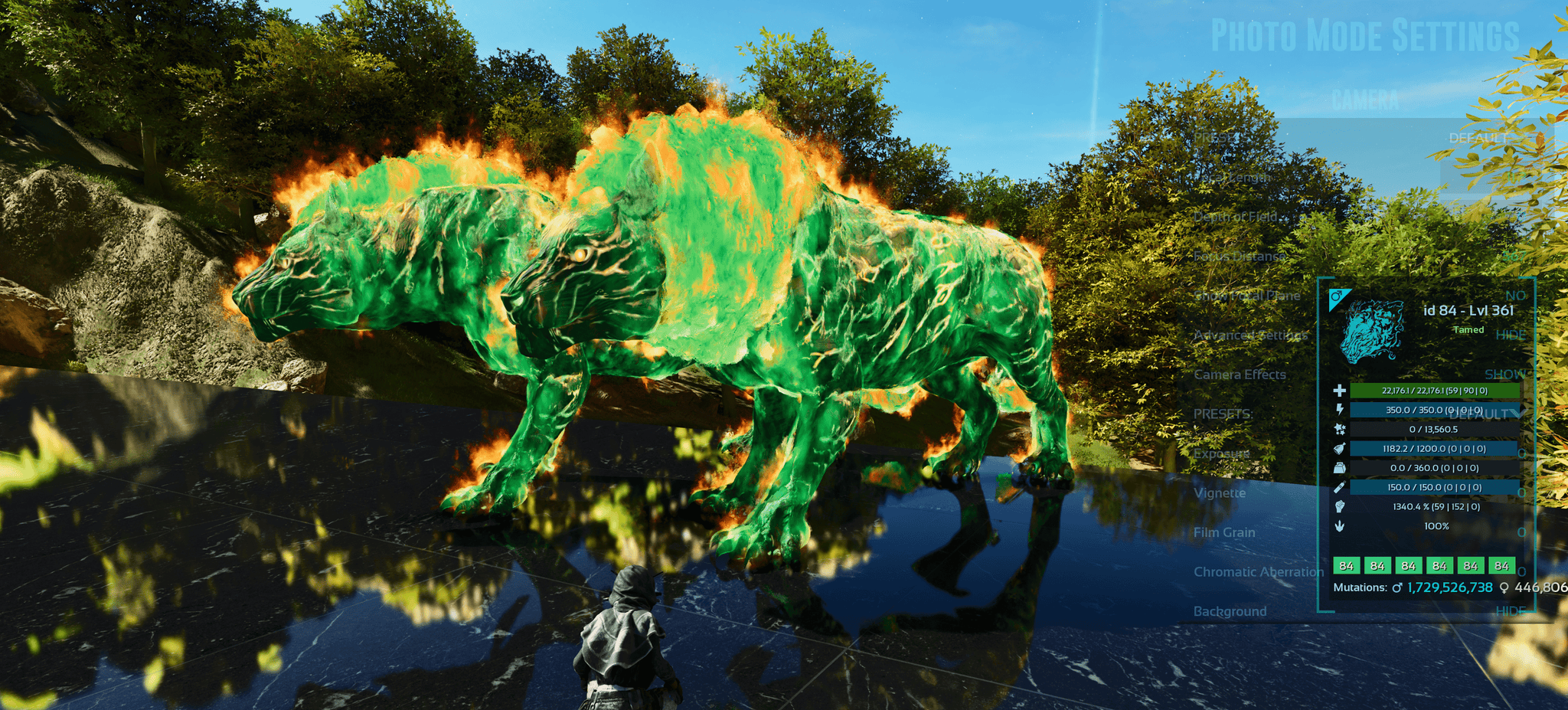Click the male gender symbol on the stats panel

click(1337, 296)
